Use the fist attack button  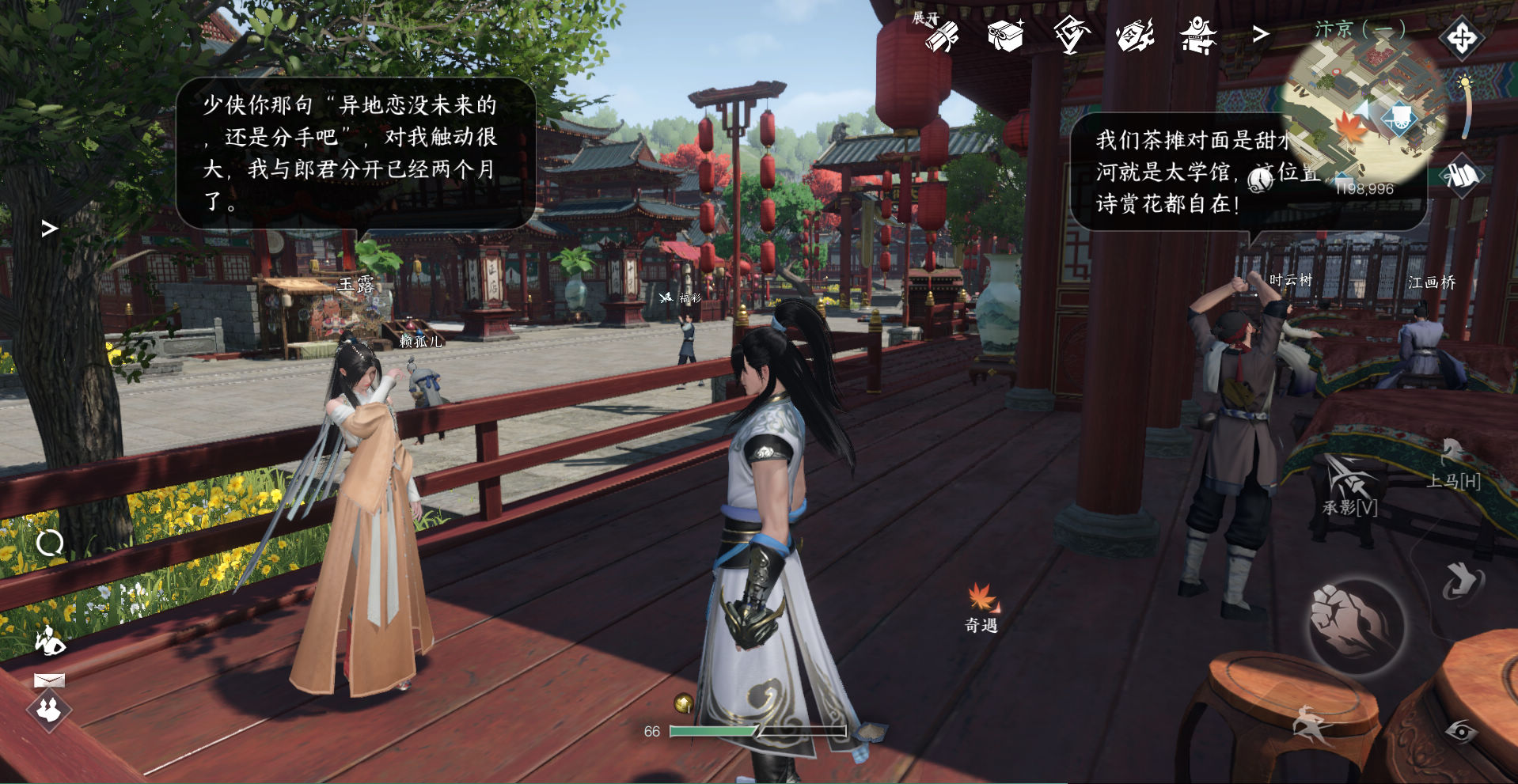pos(1354,624)
